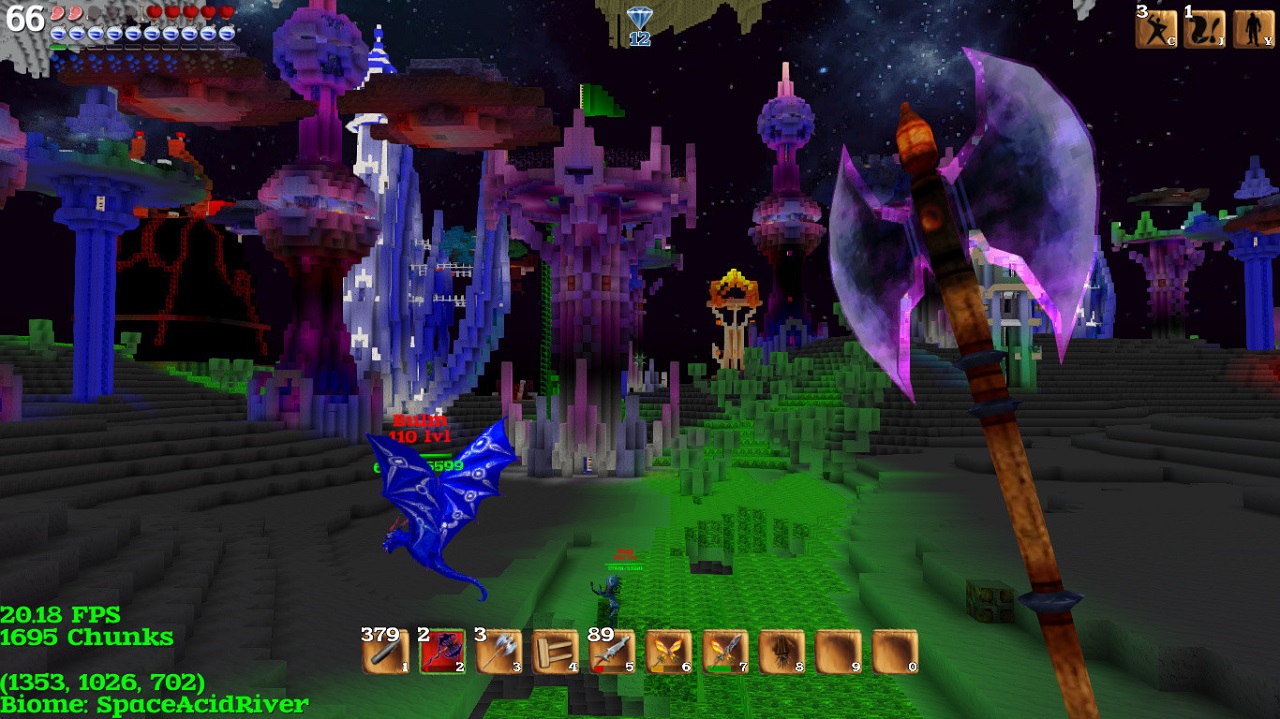Choose the silver double-bladed axe slot
The image size is (1280, 719).
pos(499,652)
